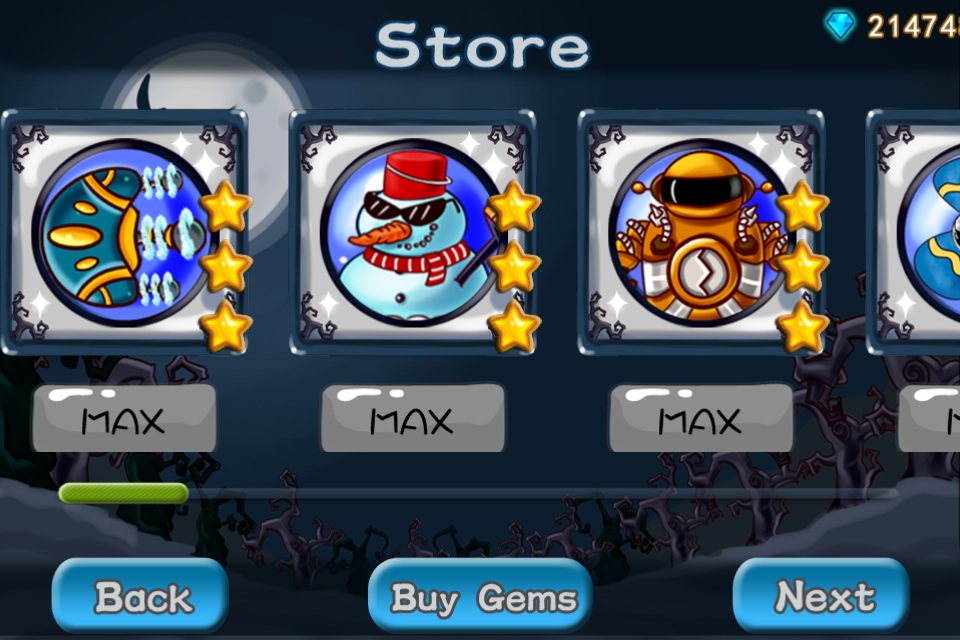Select the teal orb spray item

pos(124,232)
